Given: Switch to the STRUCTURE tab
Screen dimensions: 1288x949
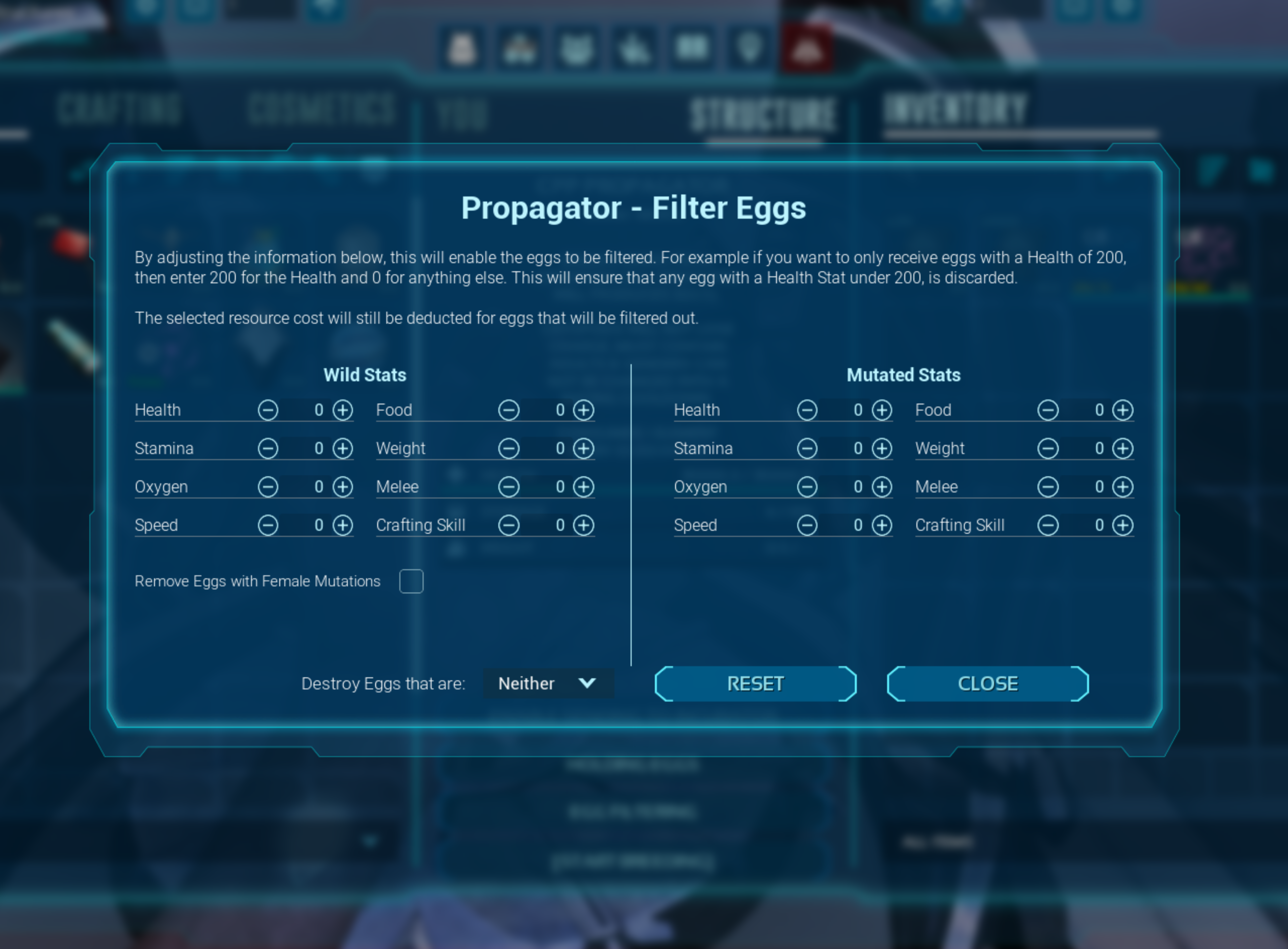Looking at the screenshot, I should [764, 112].
